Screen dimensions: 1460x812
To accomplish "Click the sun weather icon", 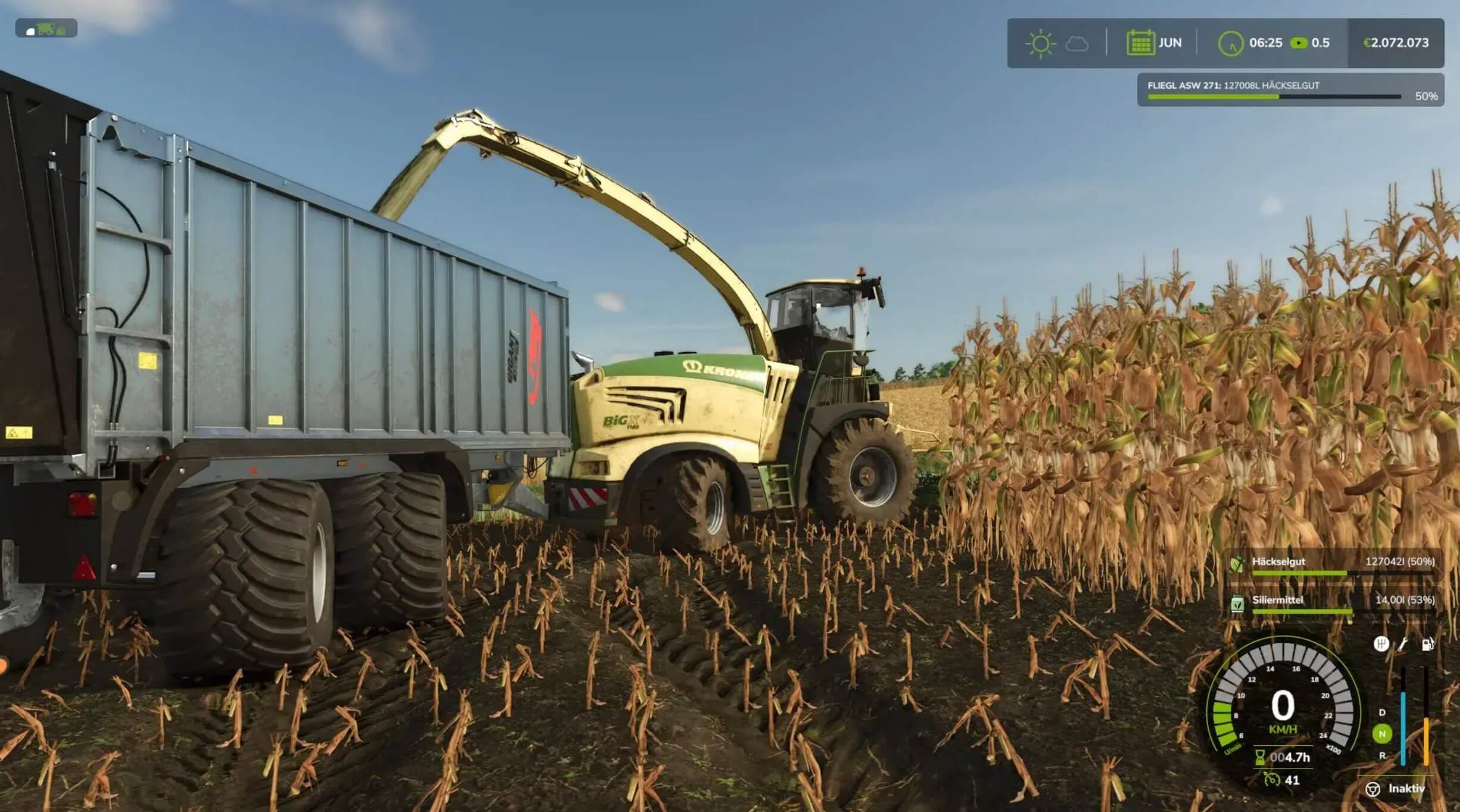I will pyautogui.click(x=1040, y=43).
